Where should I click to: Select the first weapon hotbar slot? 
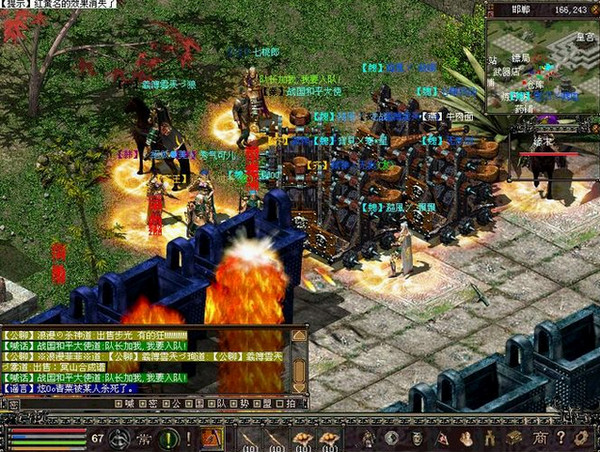tap(249, 438)
